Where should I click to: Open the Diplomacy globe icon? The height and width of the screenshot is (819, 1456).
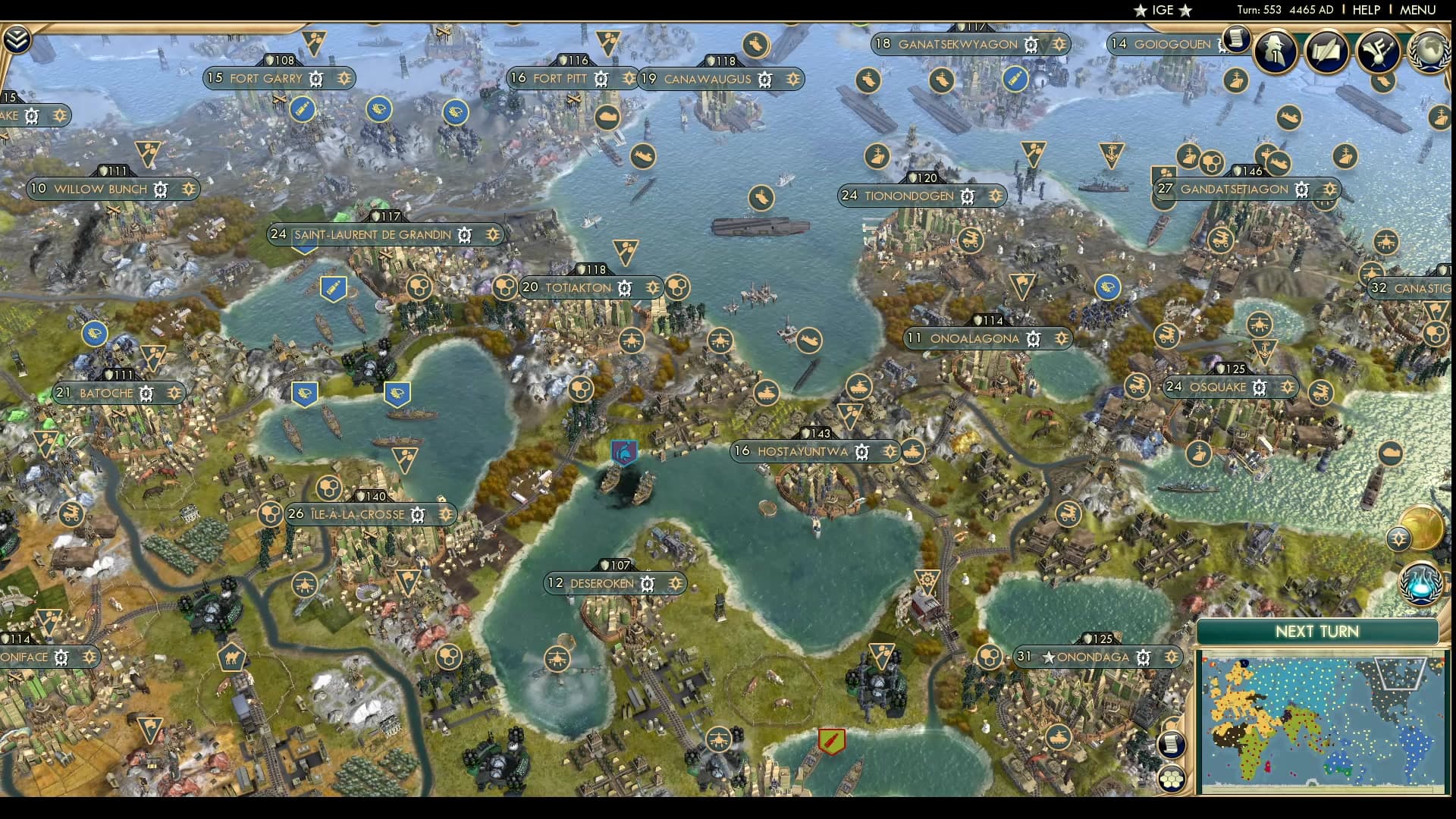pos(1430,52)
